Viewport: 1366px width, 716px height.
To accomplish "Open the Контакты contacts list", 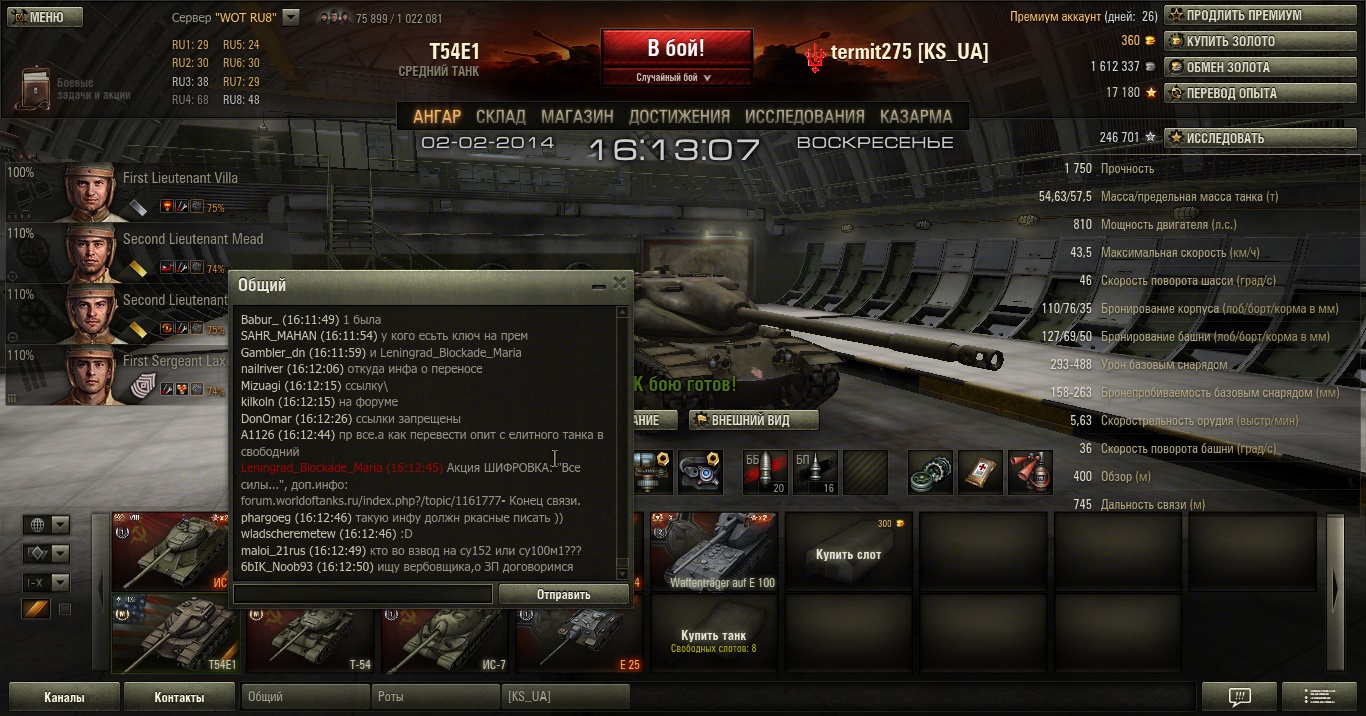I will click(x=179, y=697).
